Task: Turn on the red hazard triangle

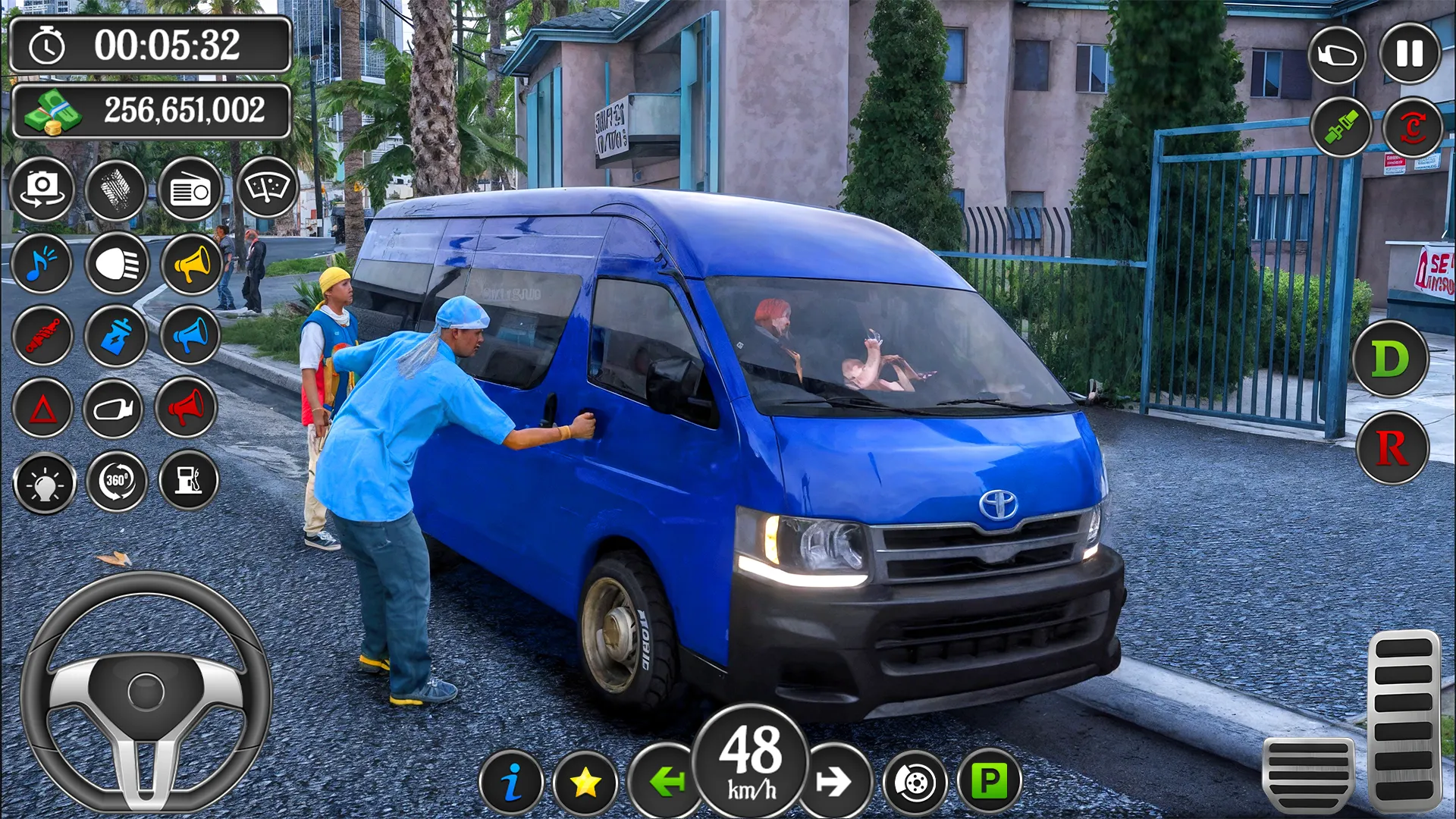Action: (x=42, y=409)
